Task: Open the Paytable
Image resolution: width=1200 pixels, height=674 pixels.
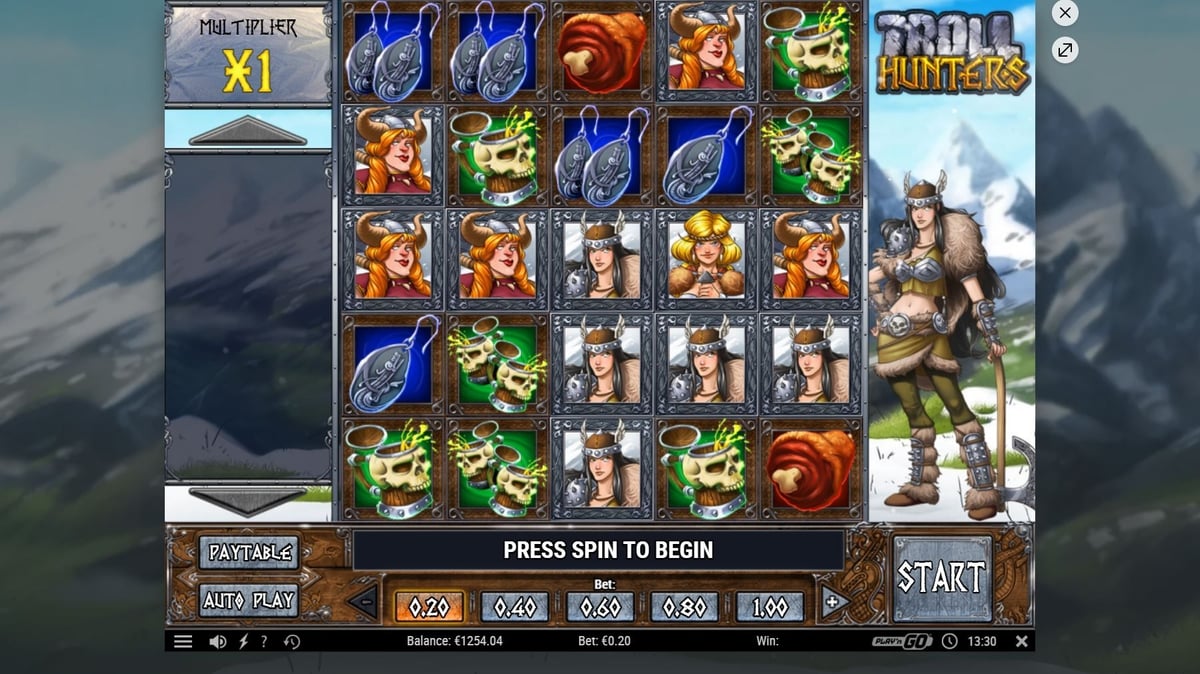Action: pyautogui.click(x=248, y=552)
